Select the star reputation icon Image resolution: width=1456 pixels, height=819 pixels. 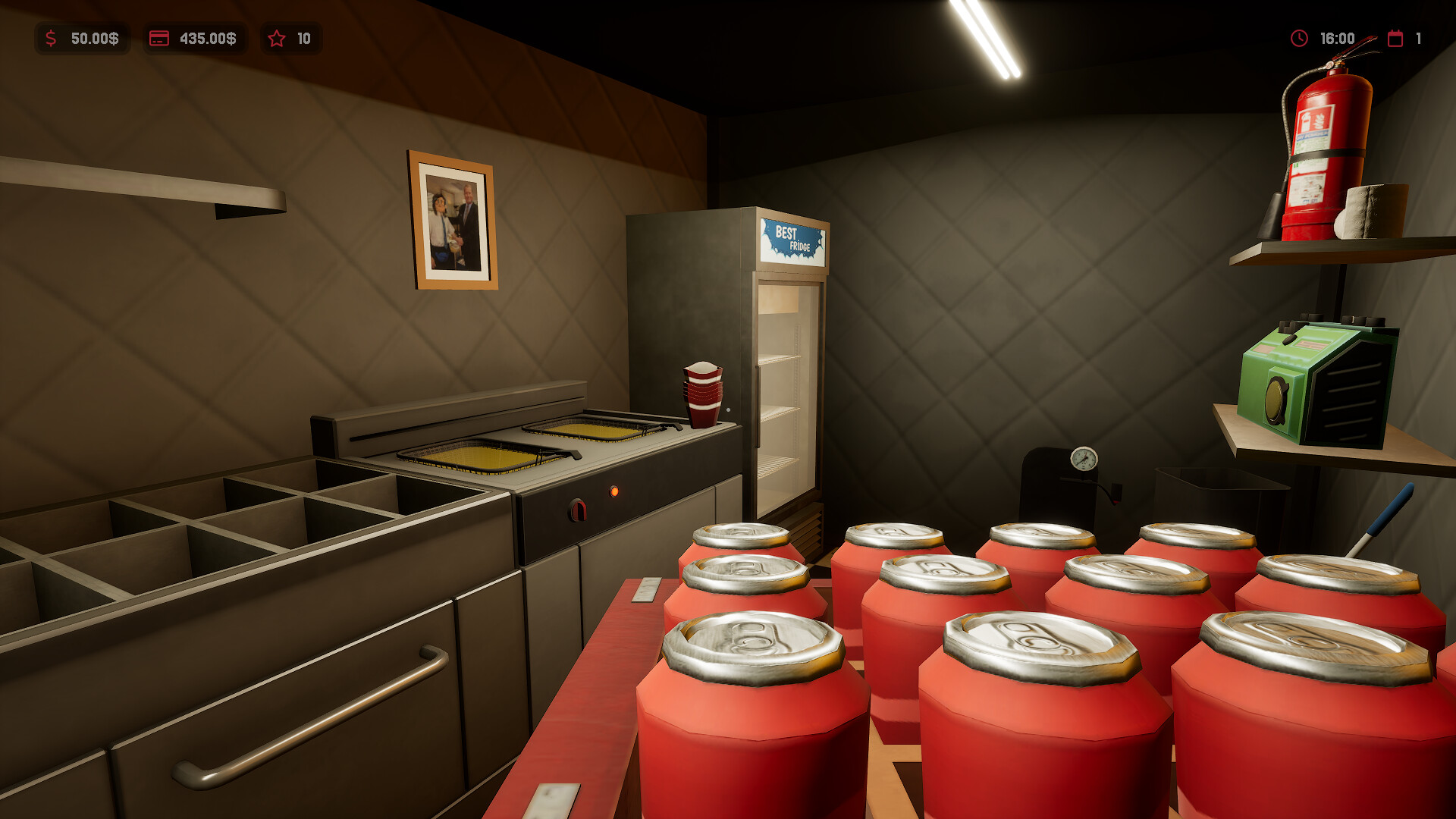tap(278, 39)
